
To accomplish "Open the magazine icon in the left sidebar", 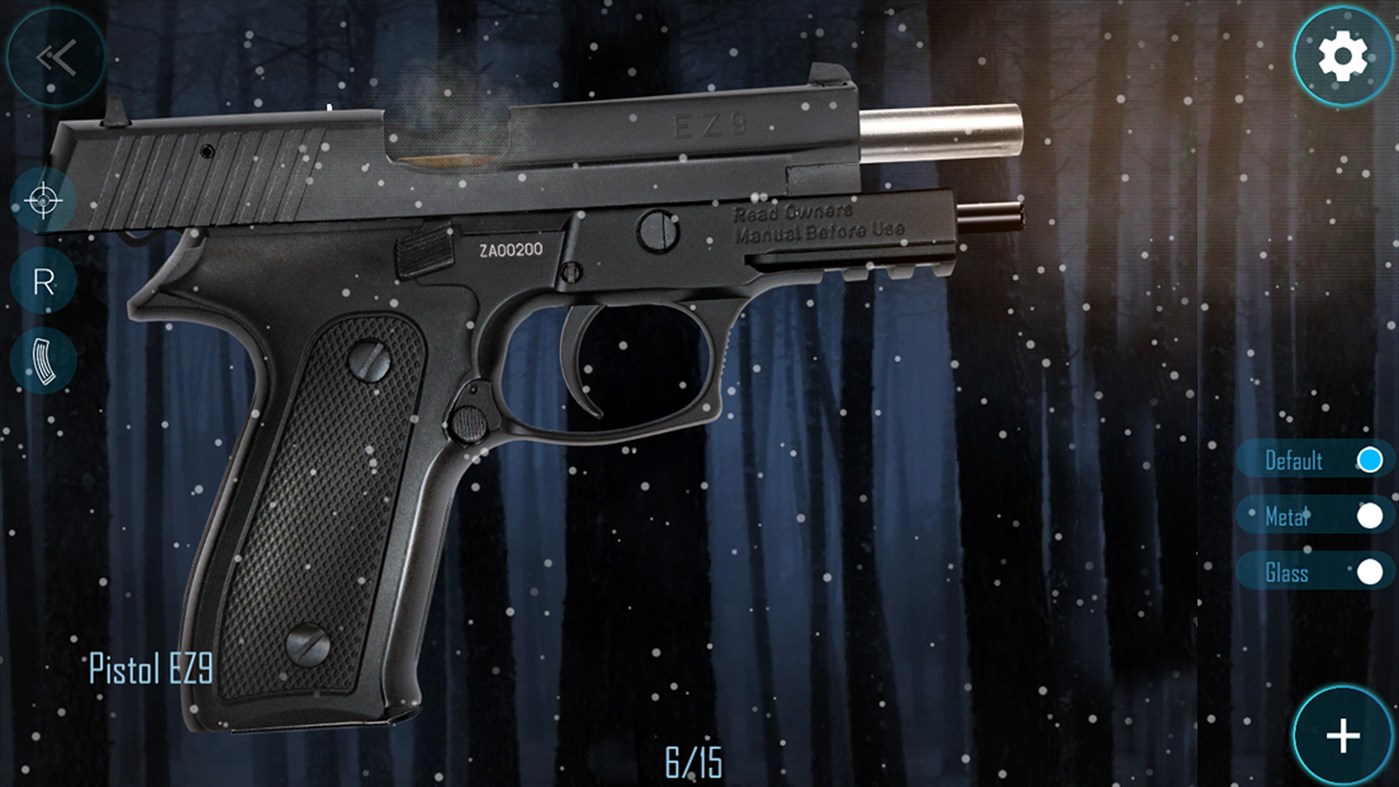I will (x=42, y=360).
